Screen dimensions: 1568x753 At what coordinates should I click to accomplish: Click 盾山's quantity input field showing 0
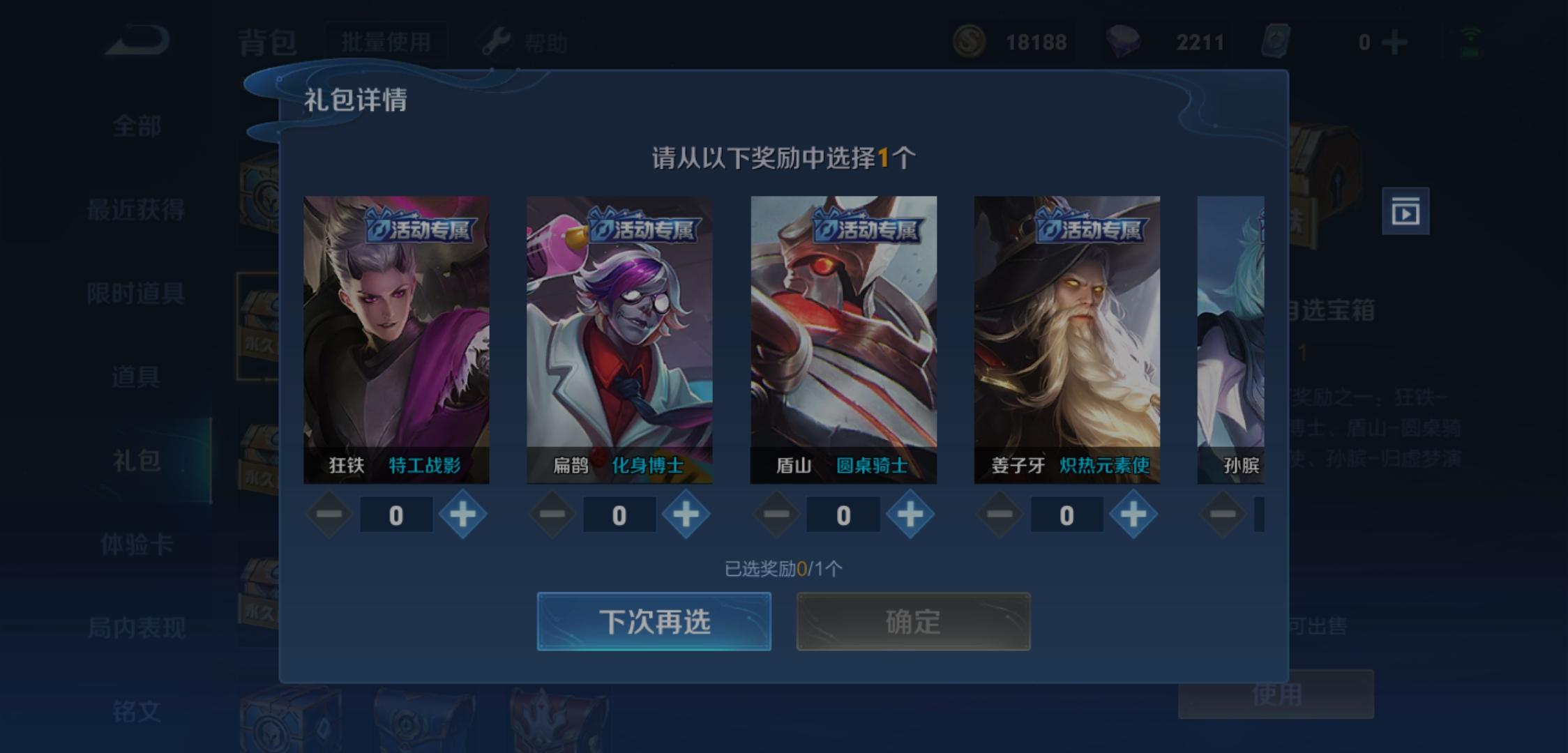point(843,514)
